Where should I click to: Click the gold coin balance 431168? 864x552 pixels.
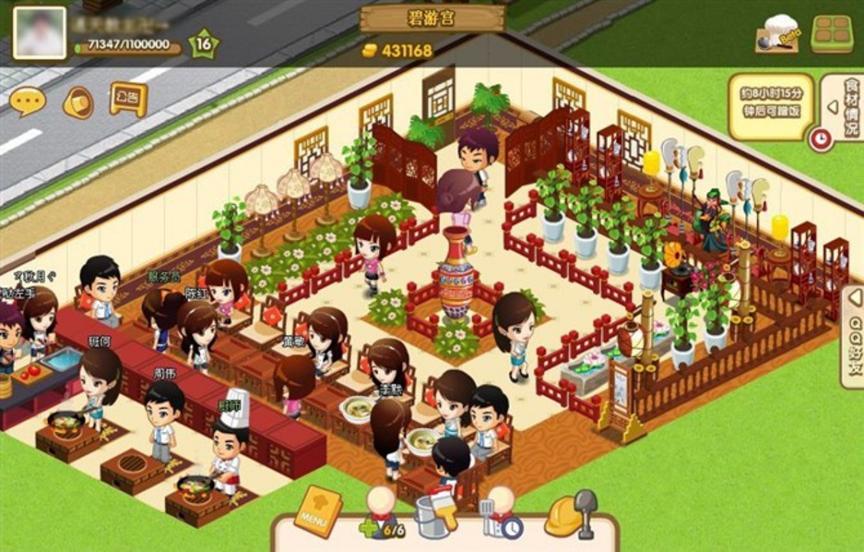point(397,50)
